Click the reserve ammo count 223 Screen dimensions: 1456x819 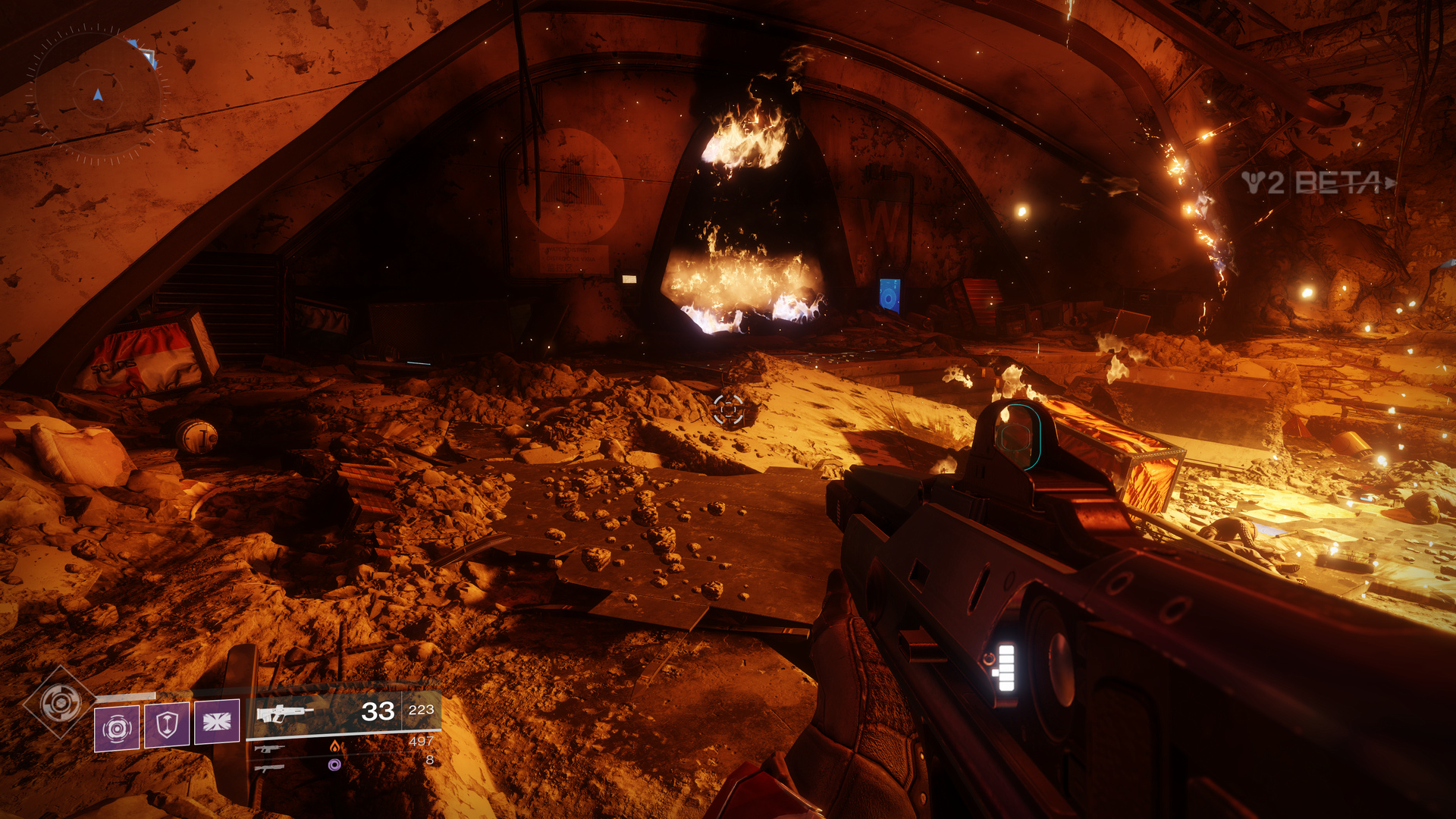[x=422, y=710]
